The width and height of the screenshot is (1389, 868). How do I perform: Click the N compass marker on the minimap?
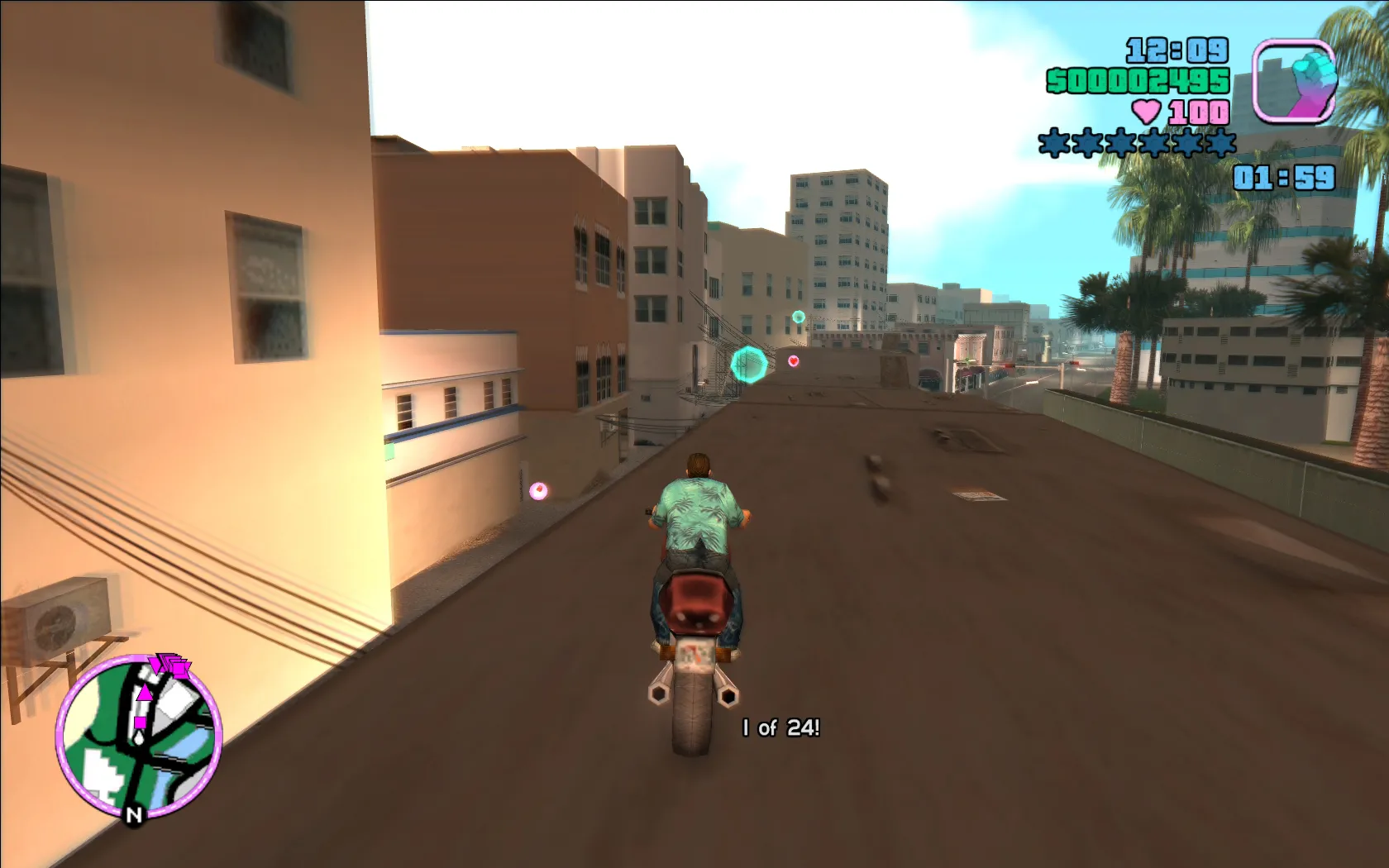pyautogui.click(x=135, y=813)
